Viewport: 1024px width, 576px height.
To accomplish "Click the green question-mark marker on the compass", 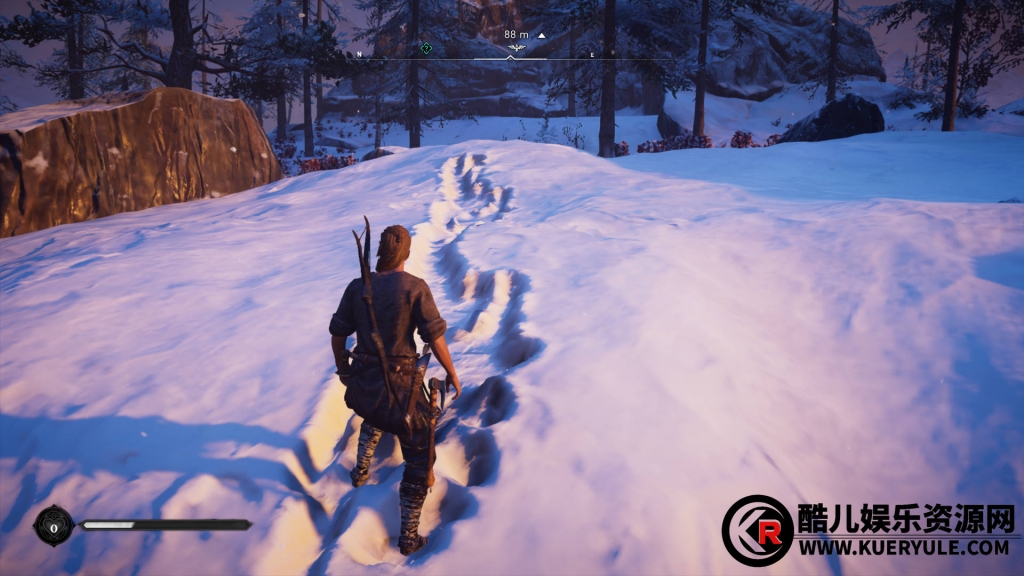I will pos(427,48).
